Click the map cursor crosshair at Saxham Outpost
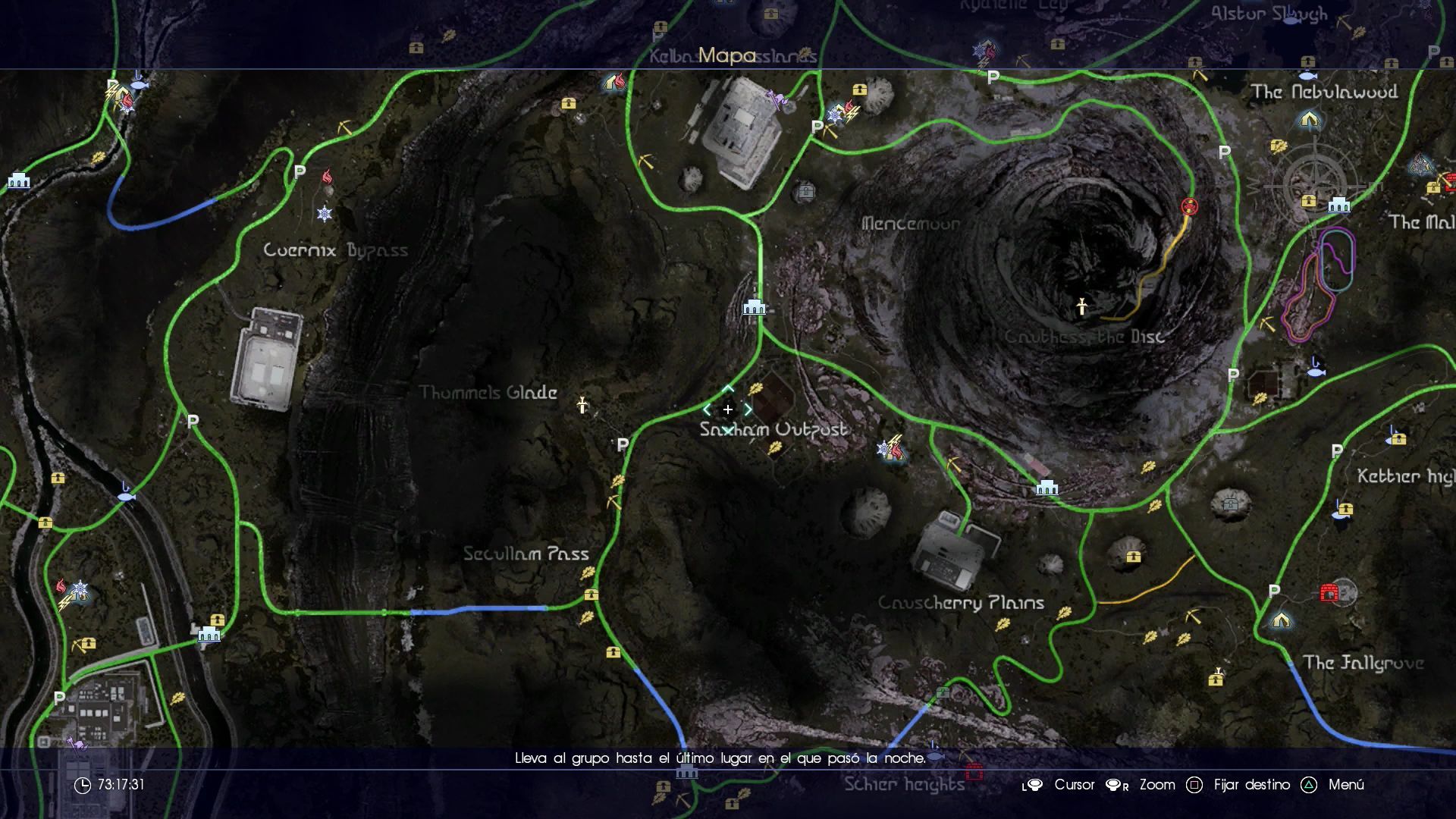 (x=727, y=409)
